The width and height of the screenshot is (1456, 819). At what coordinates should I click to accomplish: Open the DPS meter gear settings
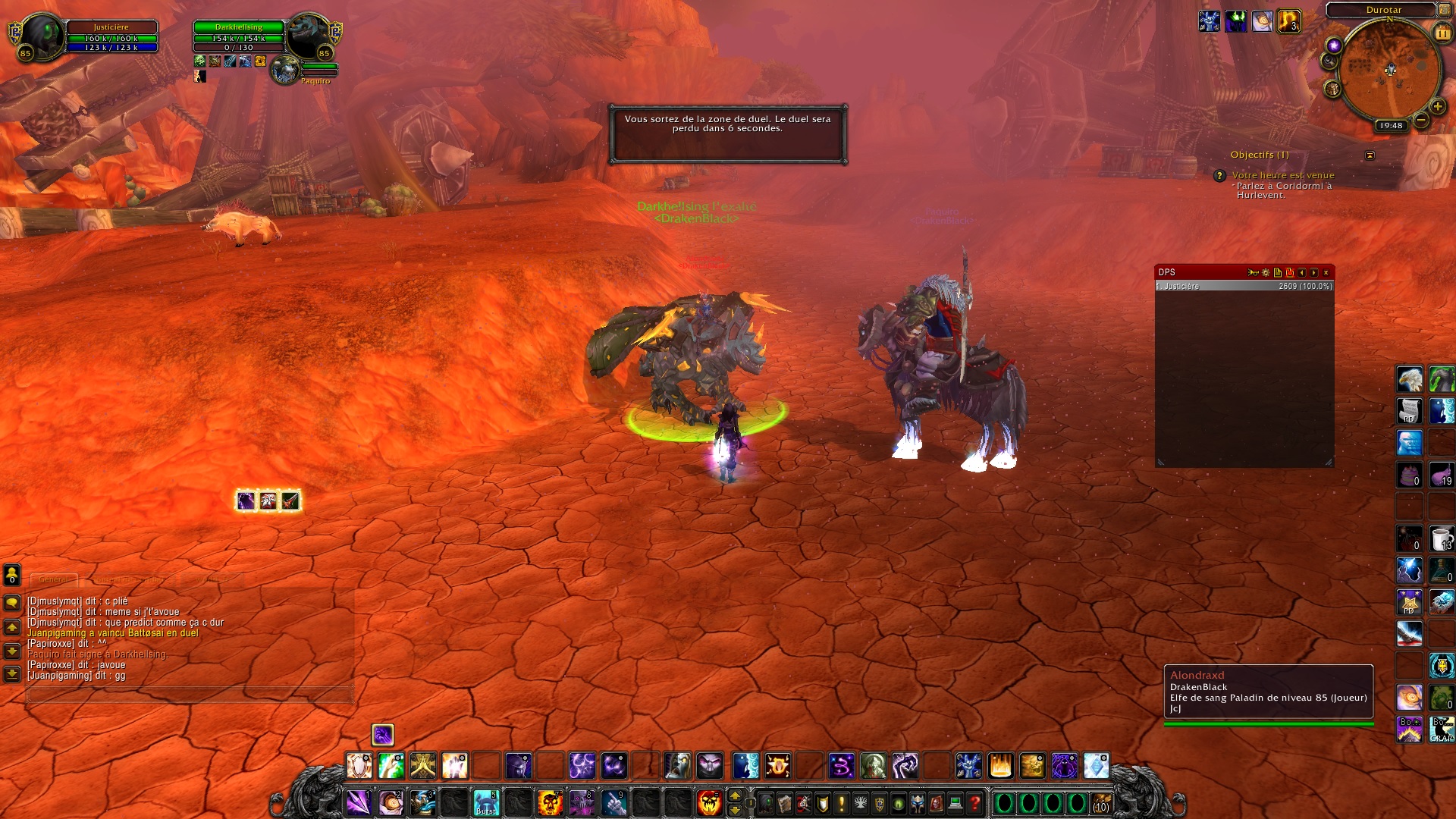(x=1266, y=272)
